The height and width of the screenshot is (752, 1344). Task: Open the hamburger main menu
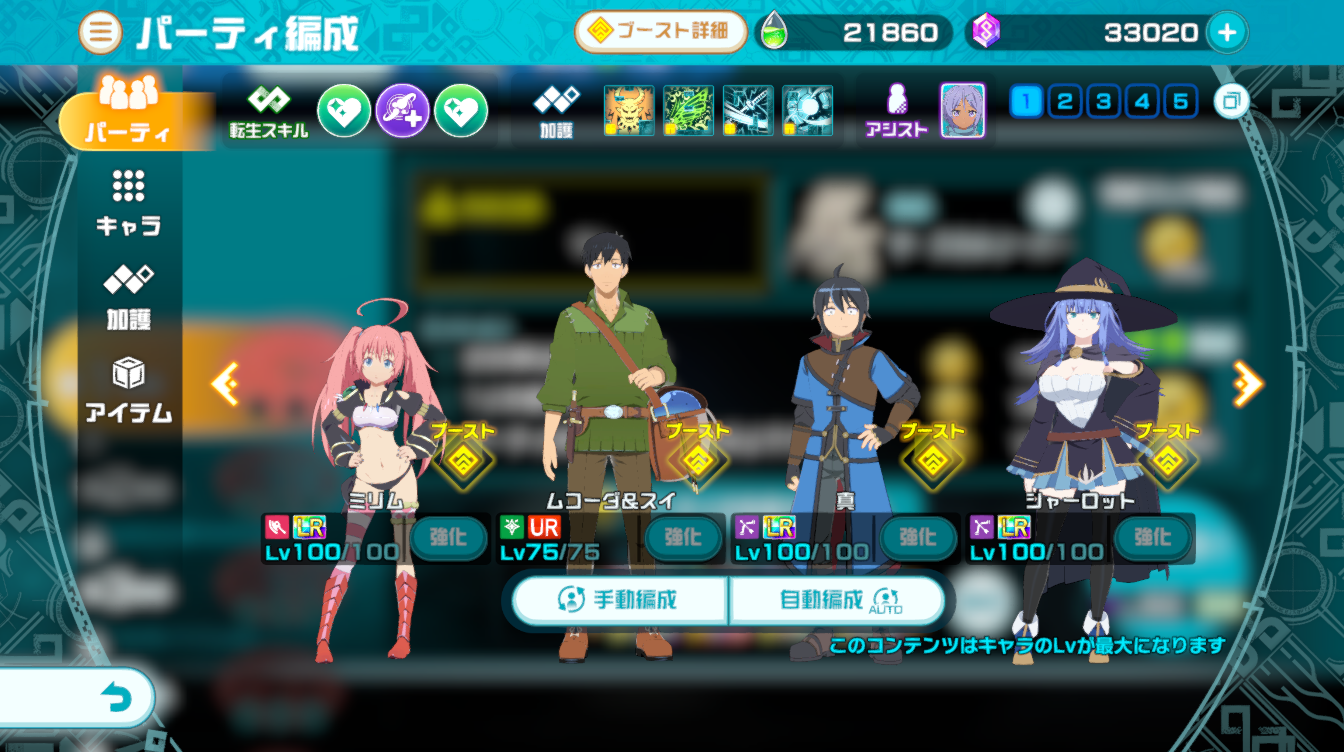(100, 33)
